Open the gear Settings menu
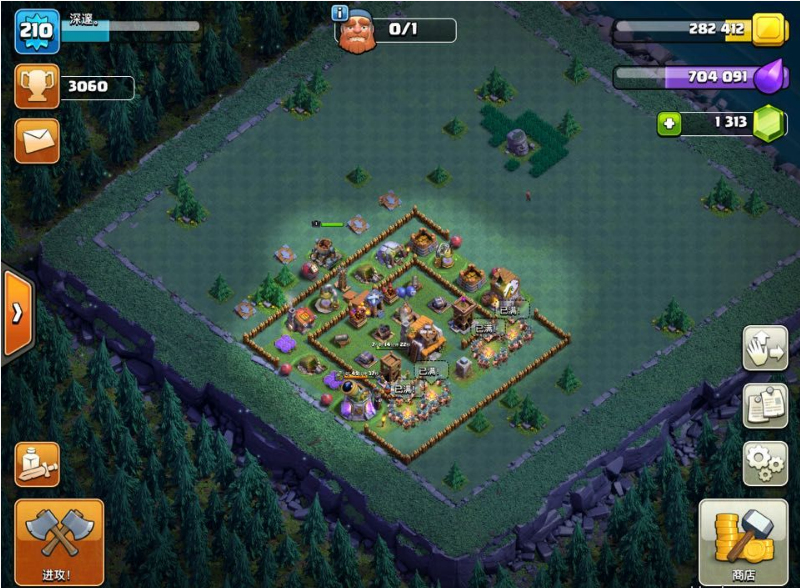The image size is (800, 588). pos(765,462)
